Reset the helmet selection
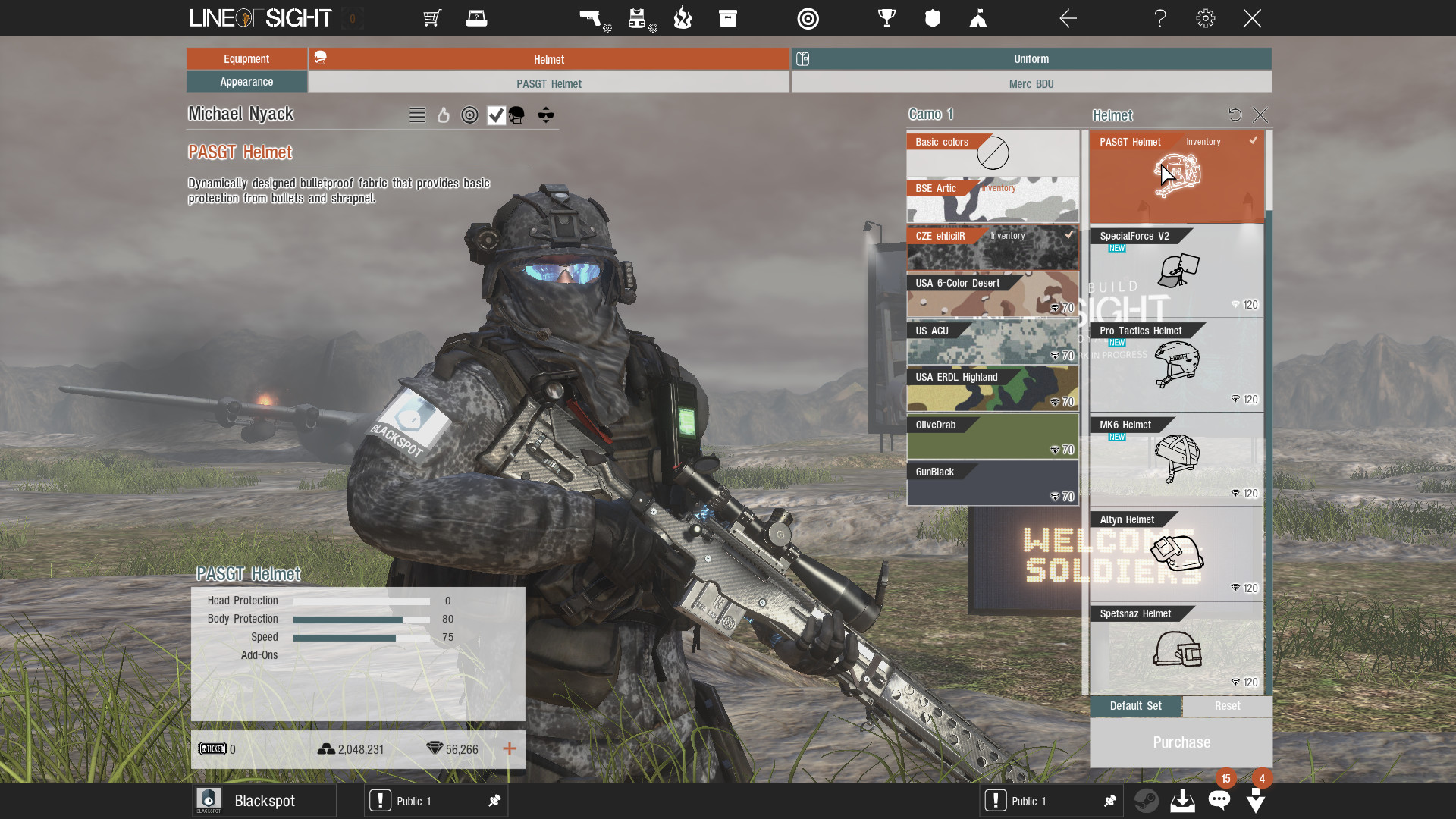Viewport: 1456px width, 819px height. click(x=1236, y=115)
